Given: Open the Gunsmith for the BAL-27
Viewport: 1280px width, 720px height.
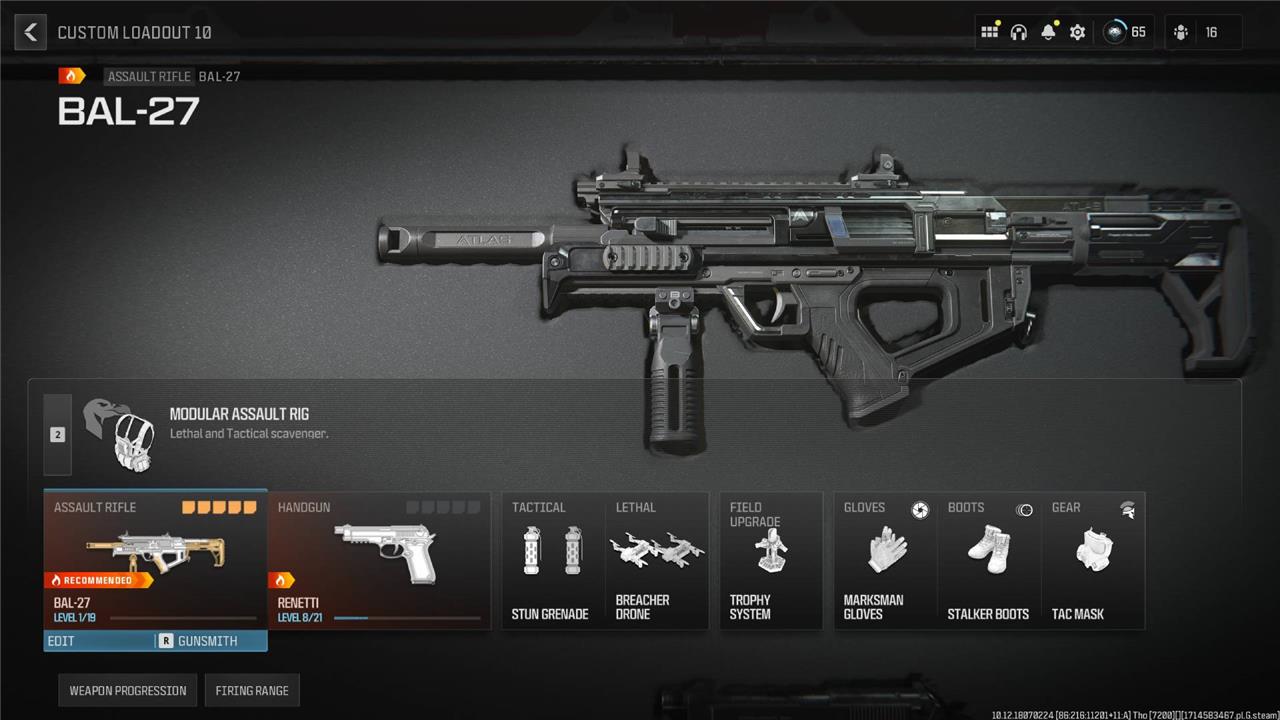Looking at the screenshot, I should tap(209, 641).
